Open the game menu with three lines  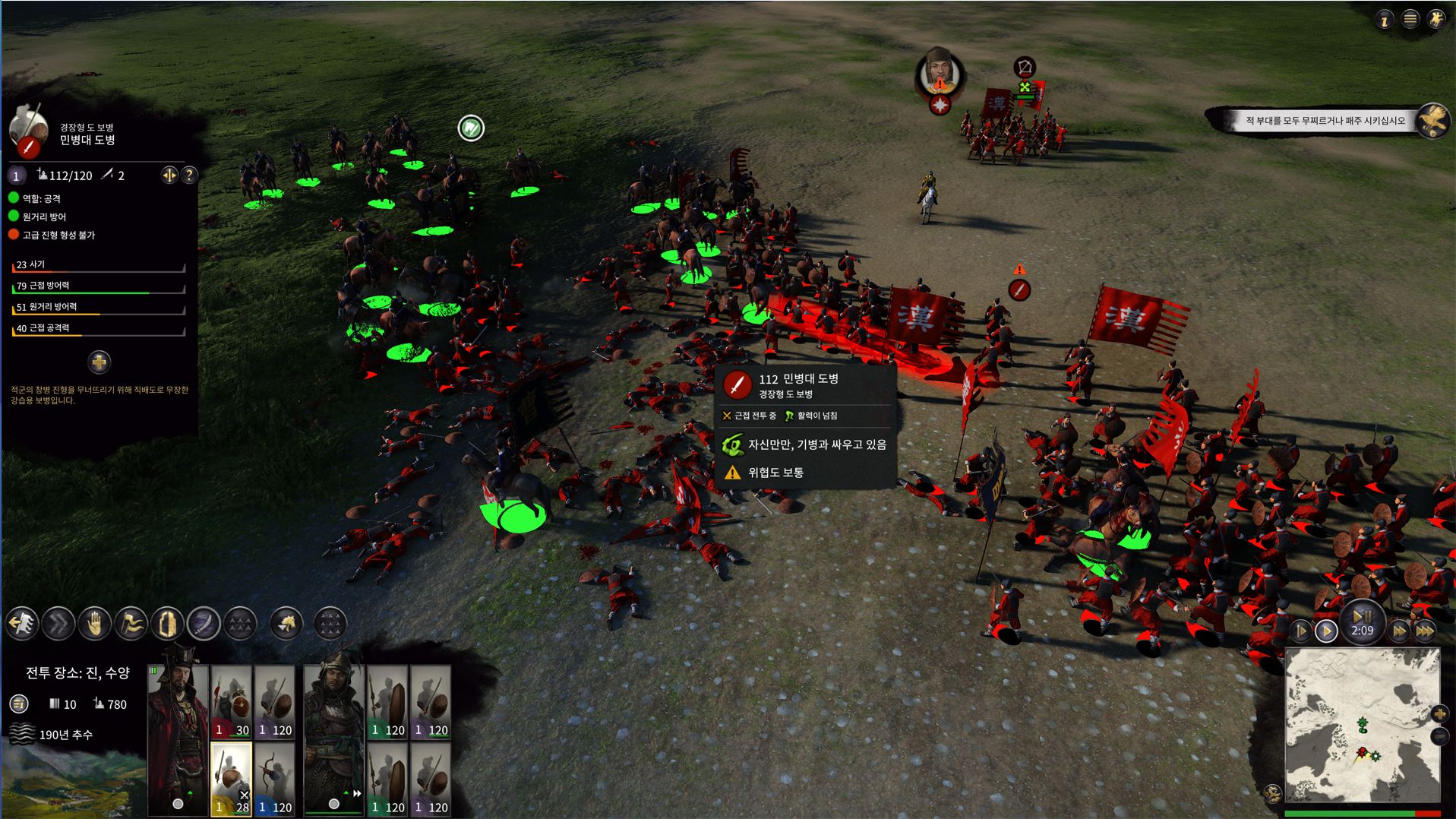tap(1410, 20)
